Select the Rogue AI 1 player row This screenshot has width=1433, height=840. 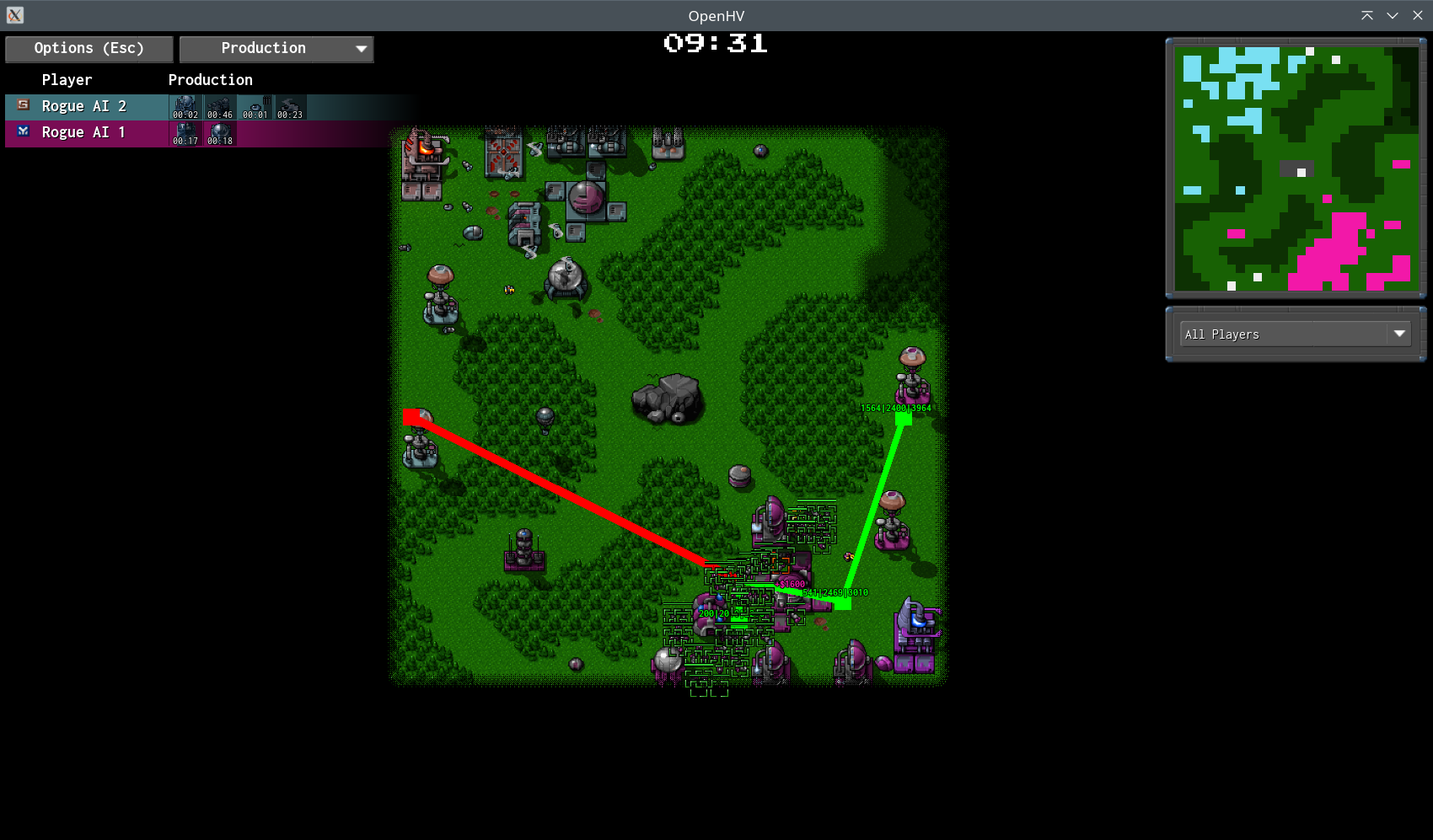point(84,132)
